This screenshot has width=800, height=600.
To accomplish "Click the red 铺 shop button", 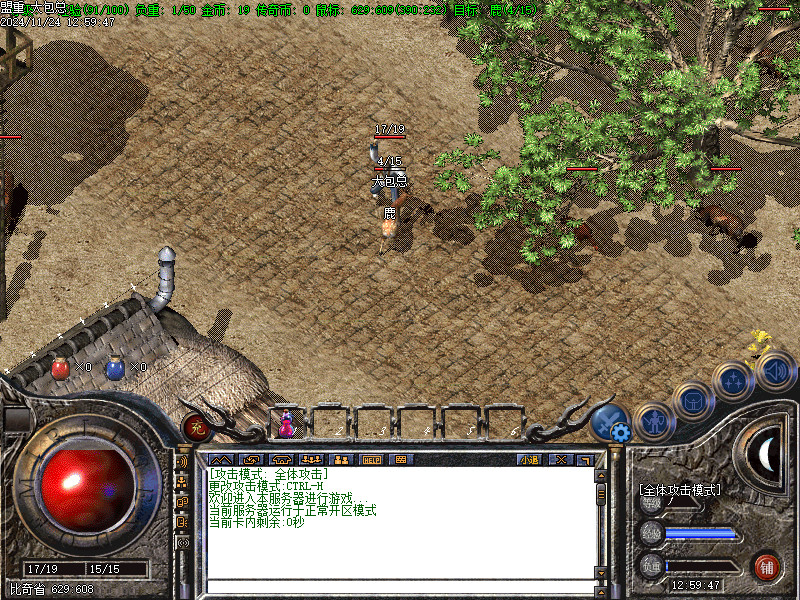I will (x=767, y=565).
